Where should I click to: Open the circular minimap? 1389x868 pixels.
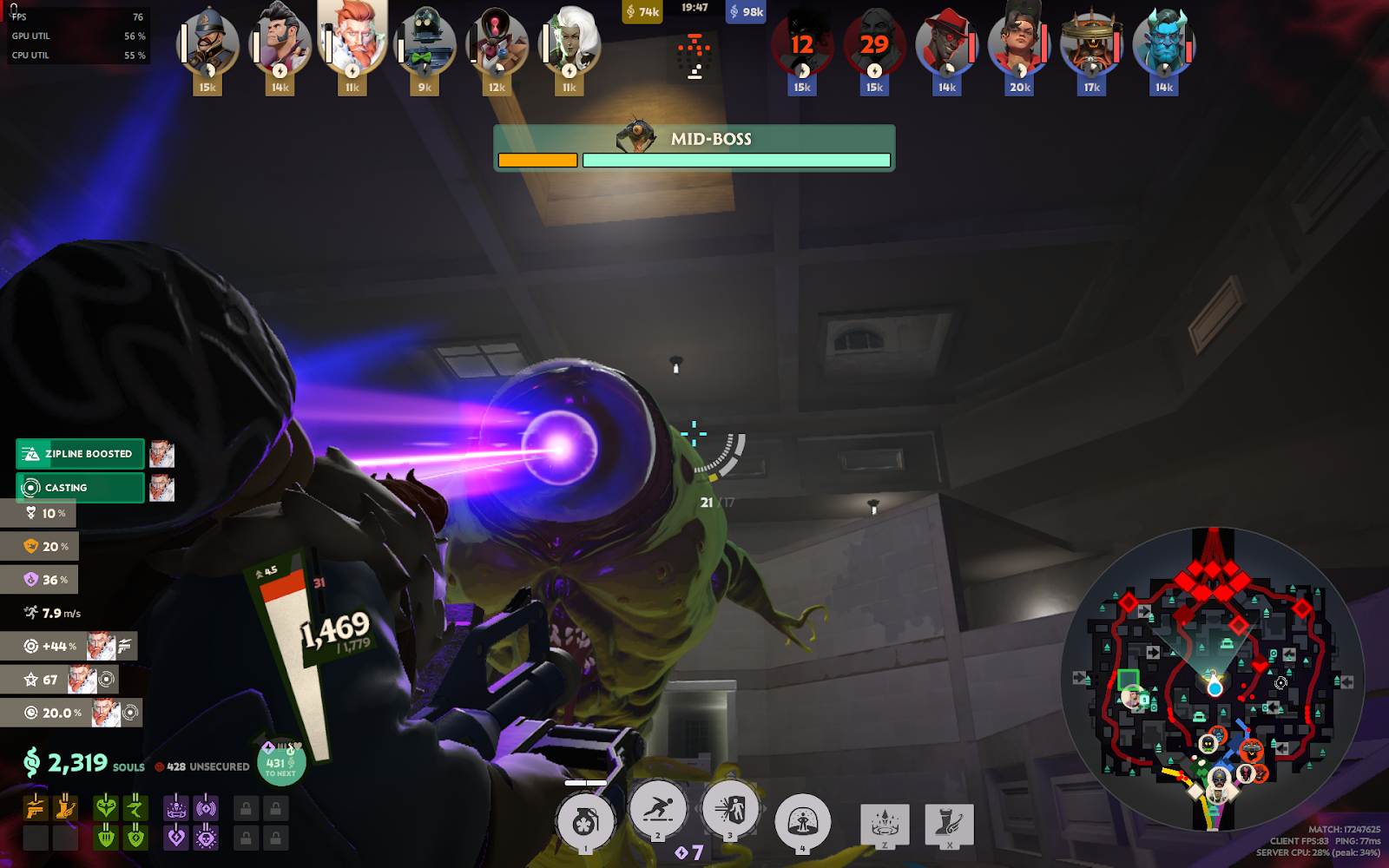pos(1213,678)
